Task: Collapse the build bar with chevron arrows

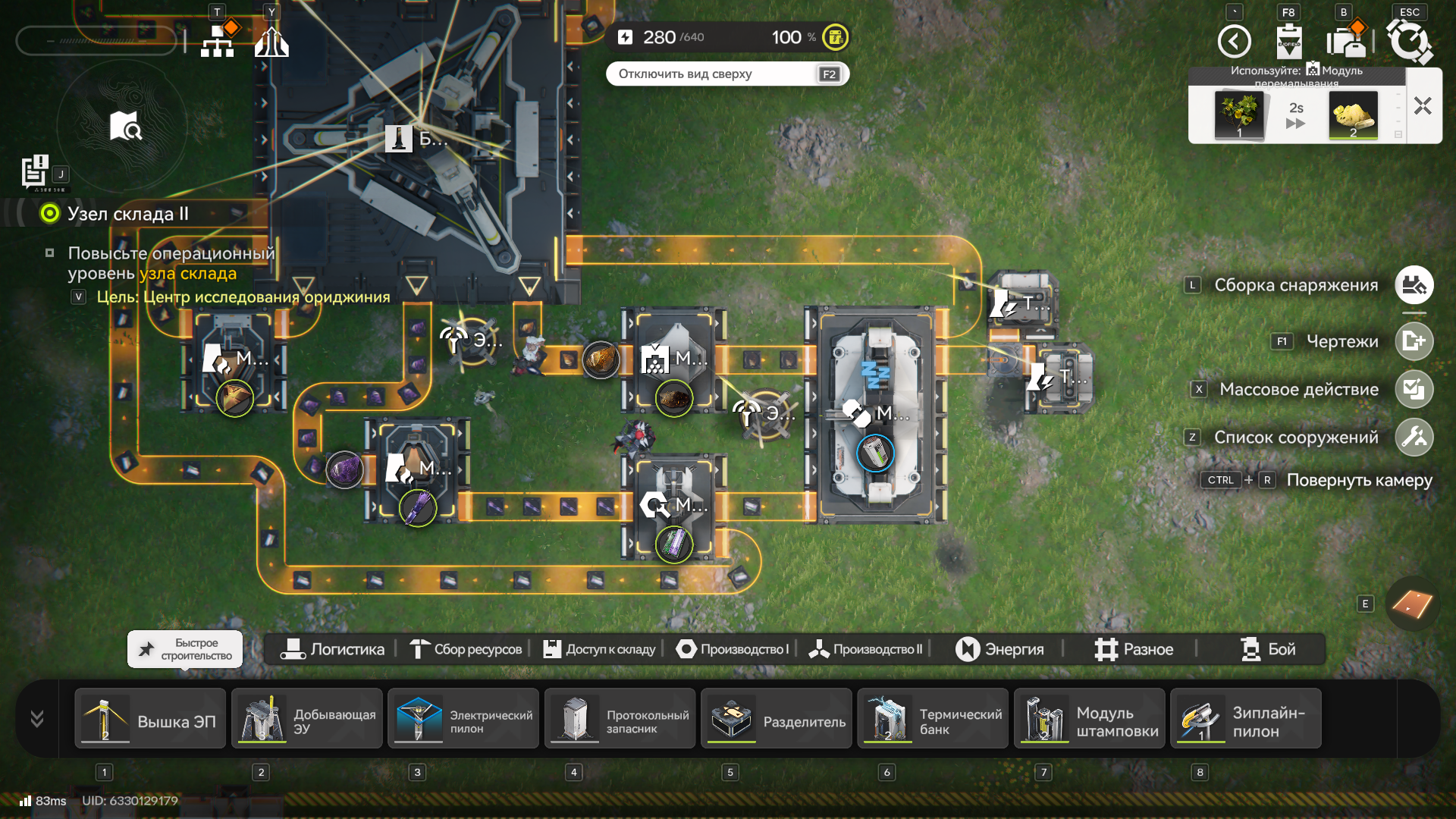Action: [36, 719]
